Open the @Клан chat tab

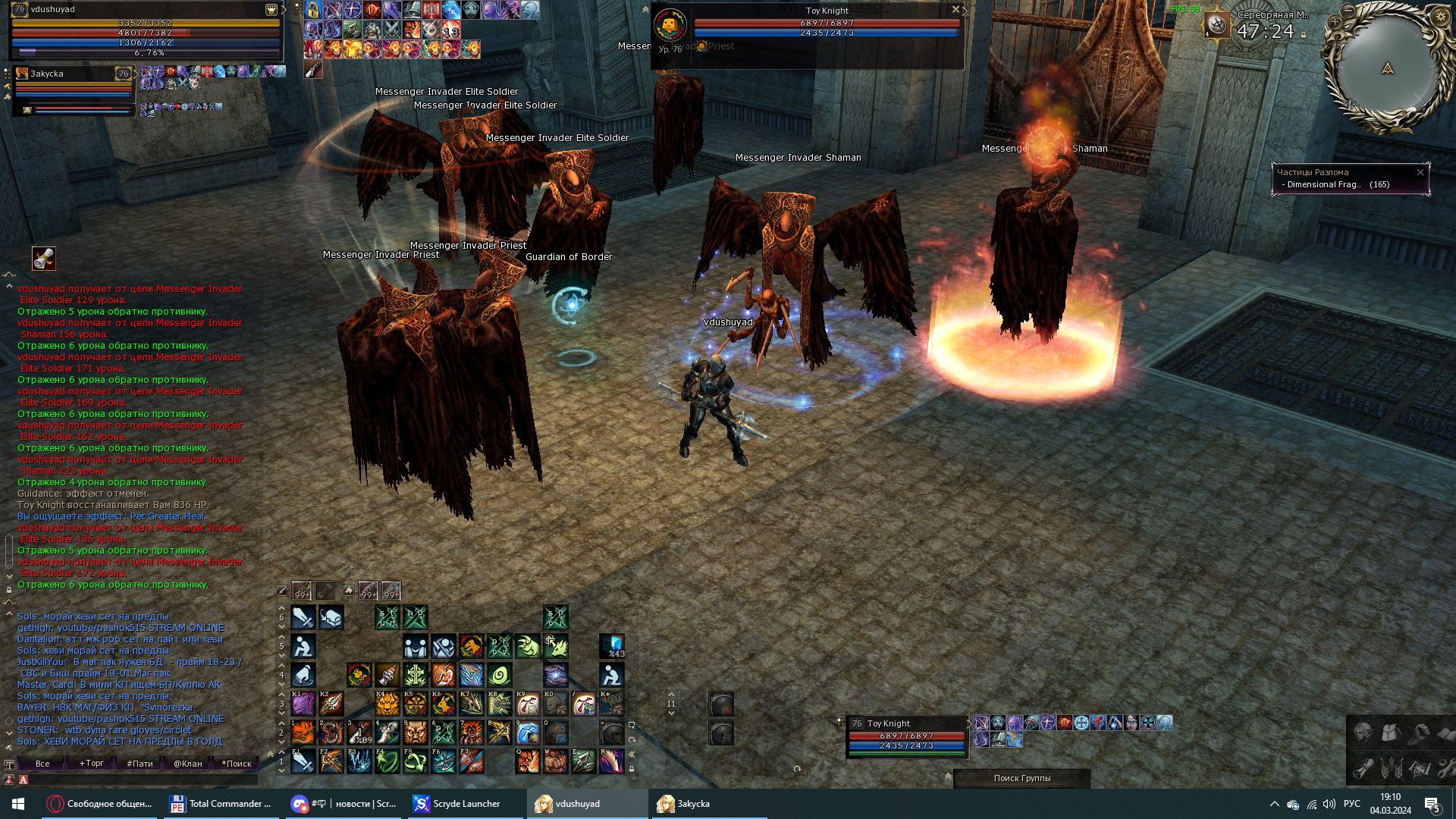tap(187, 764)
